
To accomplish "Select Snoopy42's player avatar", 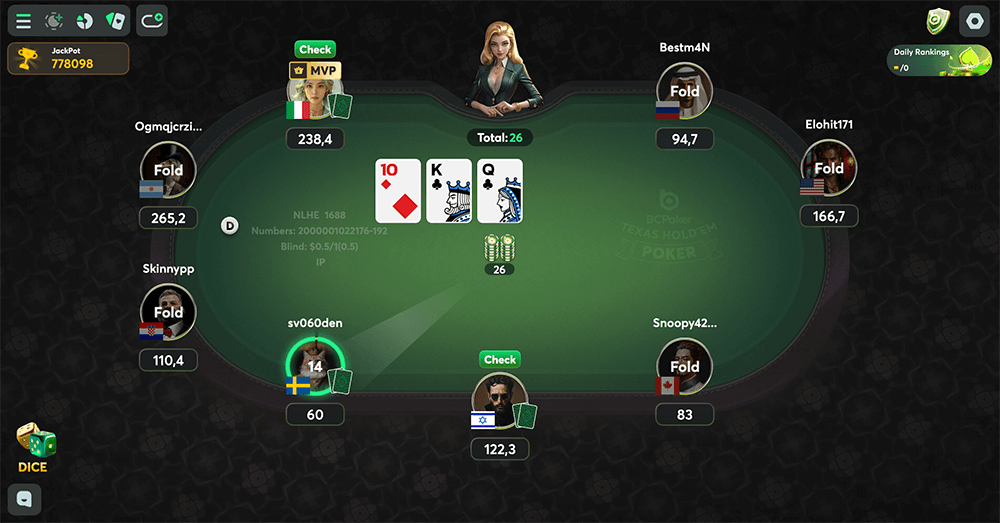I will pos(685,367).
